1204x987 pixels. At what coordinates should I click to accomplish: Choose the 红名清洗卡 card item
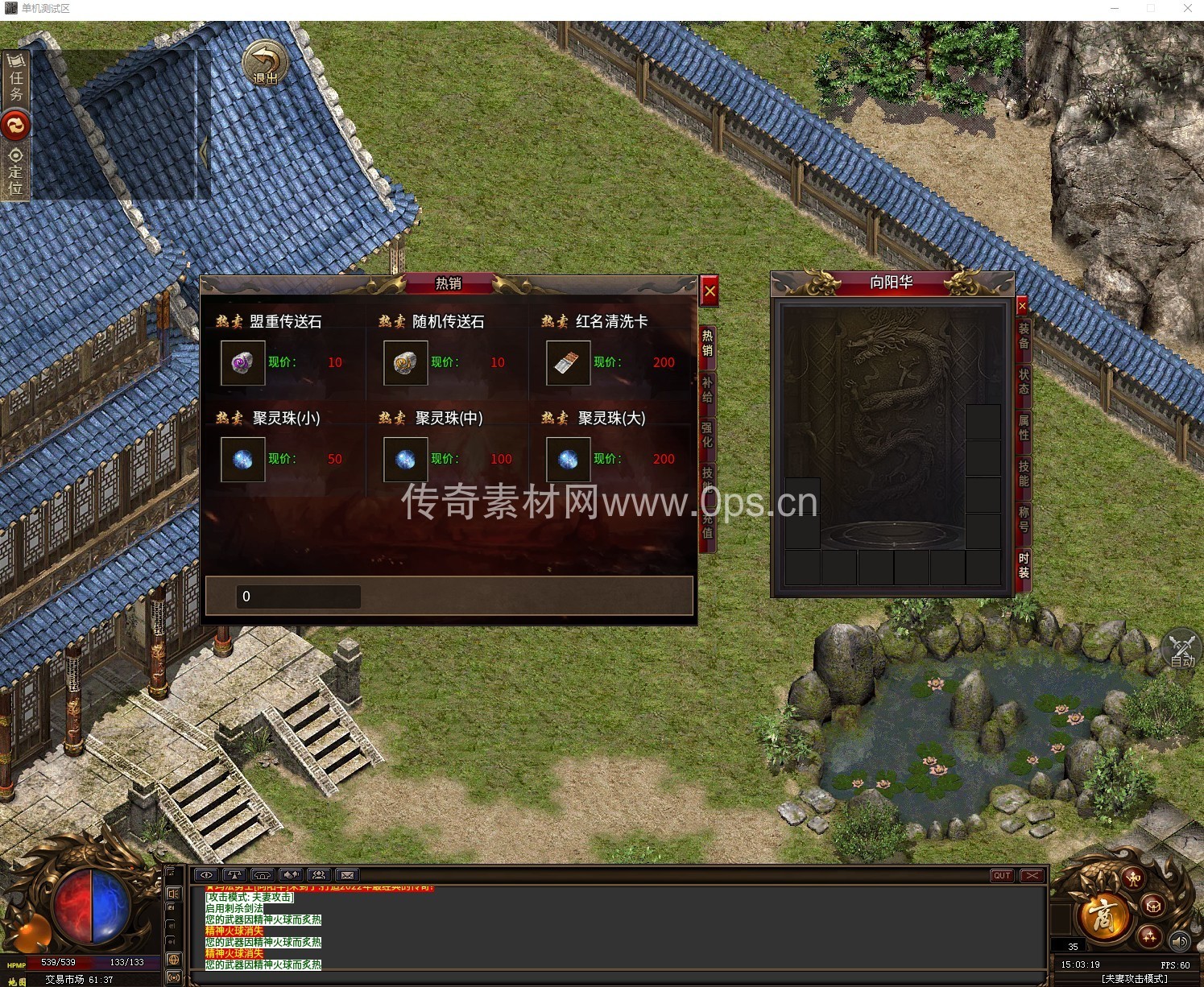568,363
